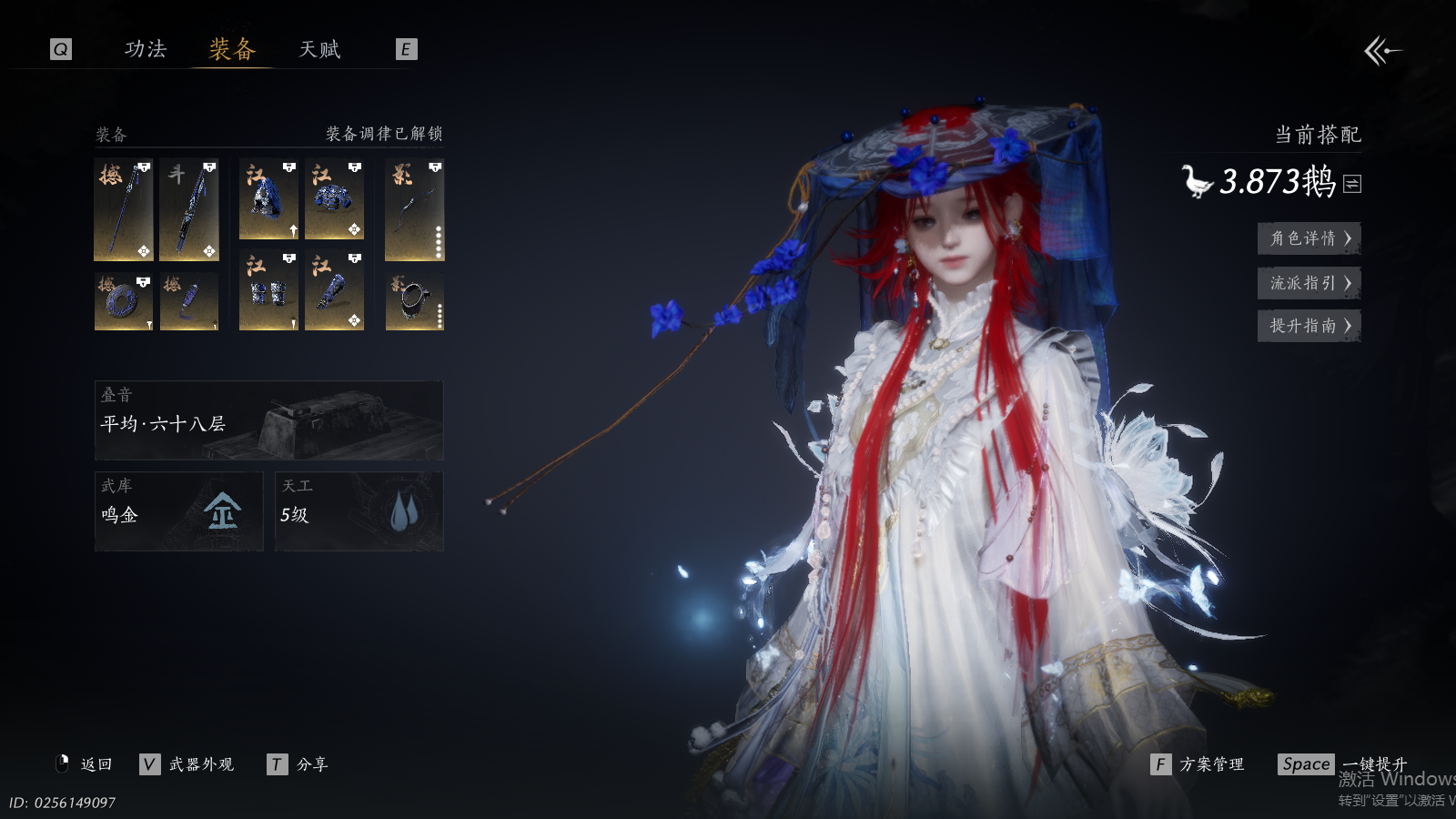This screenshot has height=819, width=1456.
Task: Open the 天工 5级 panel
Action: [x=359, y=511]
